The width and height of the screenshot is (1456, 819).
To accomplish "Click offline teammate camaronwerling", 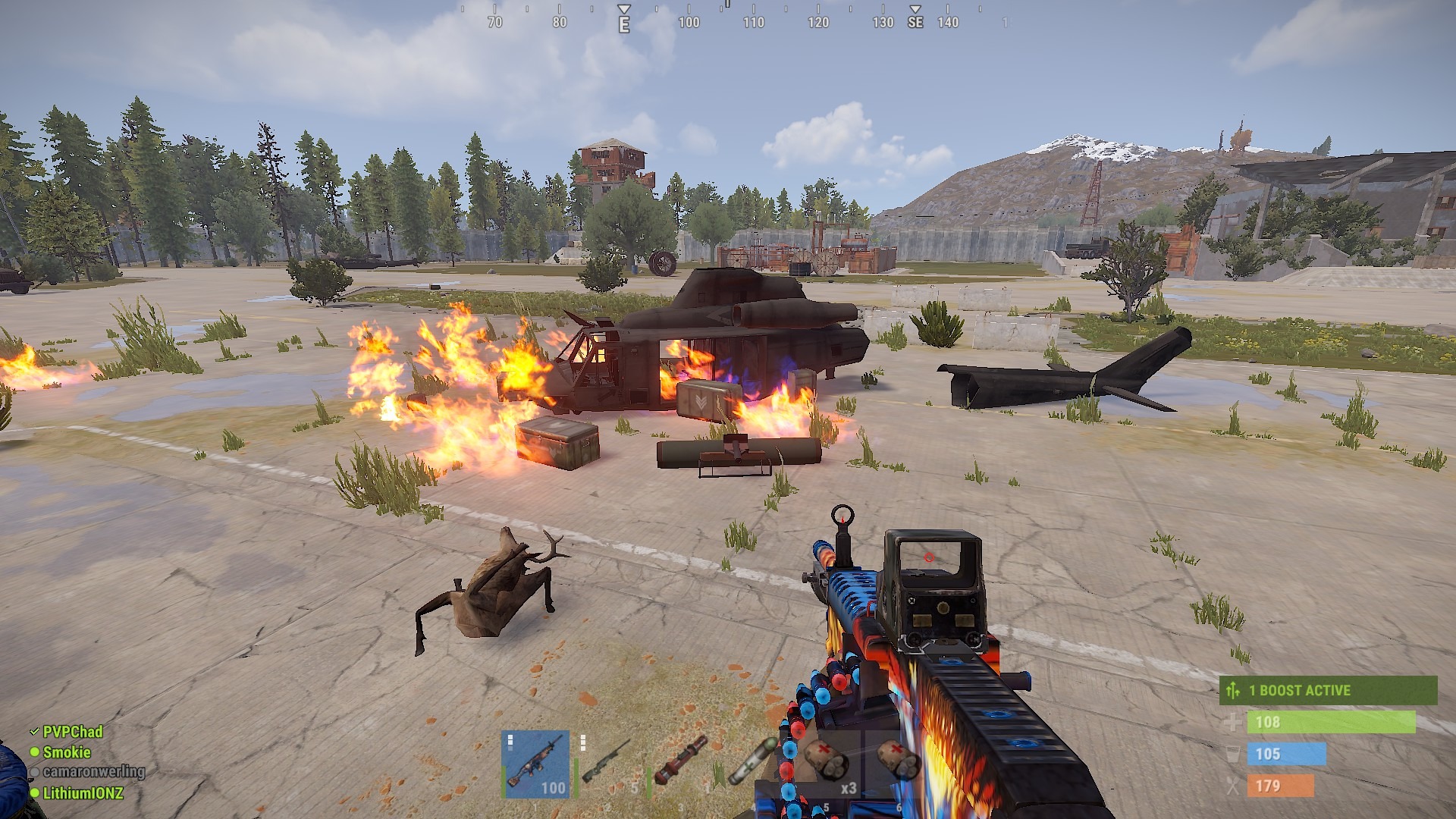I will pos(93,772).
